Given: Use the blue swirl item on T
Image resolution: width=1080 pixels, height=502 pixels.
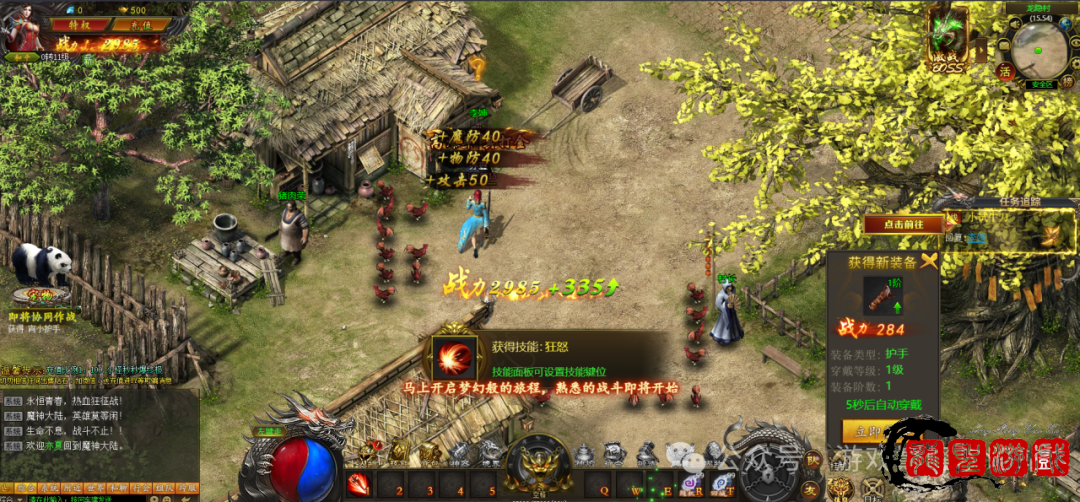Looking at the screenshot, I should pyautogui.click(x=719, y=484).
